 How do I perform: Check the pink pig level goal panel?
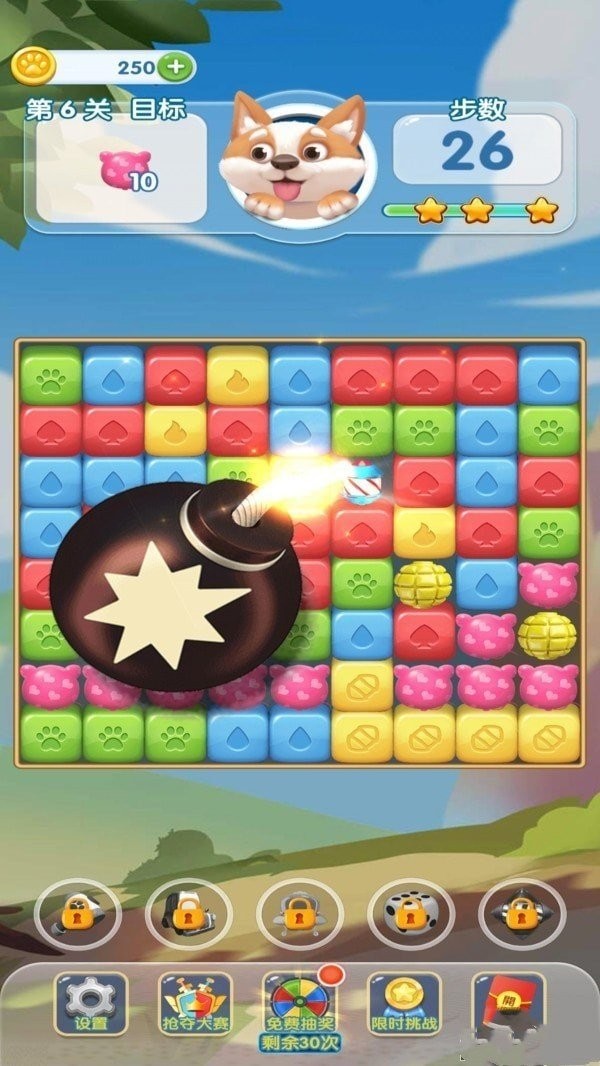[122, 169]
